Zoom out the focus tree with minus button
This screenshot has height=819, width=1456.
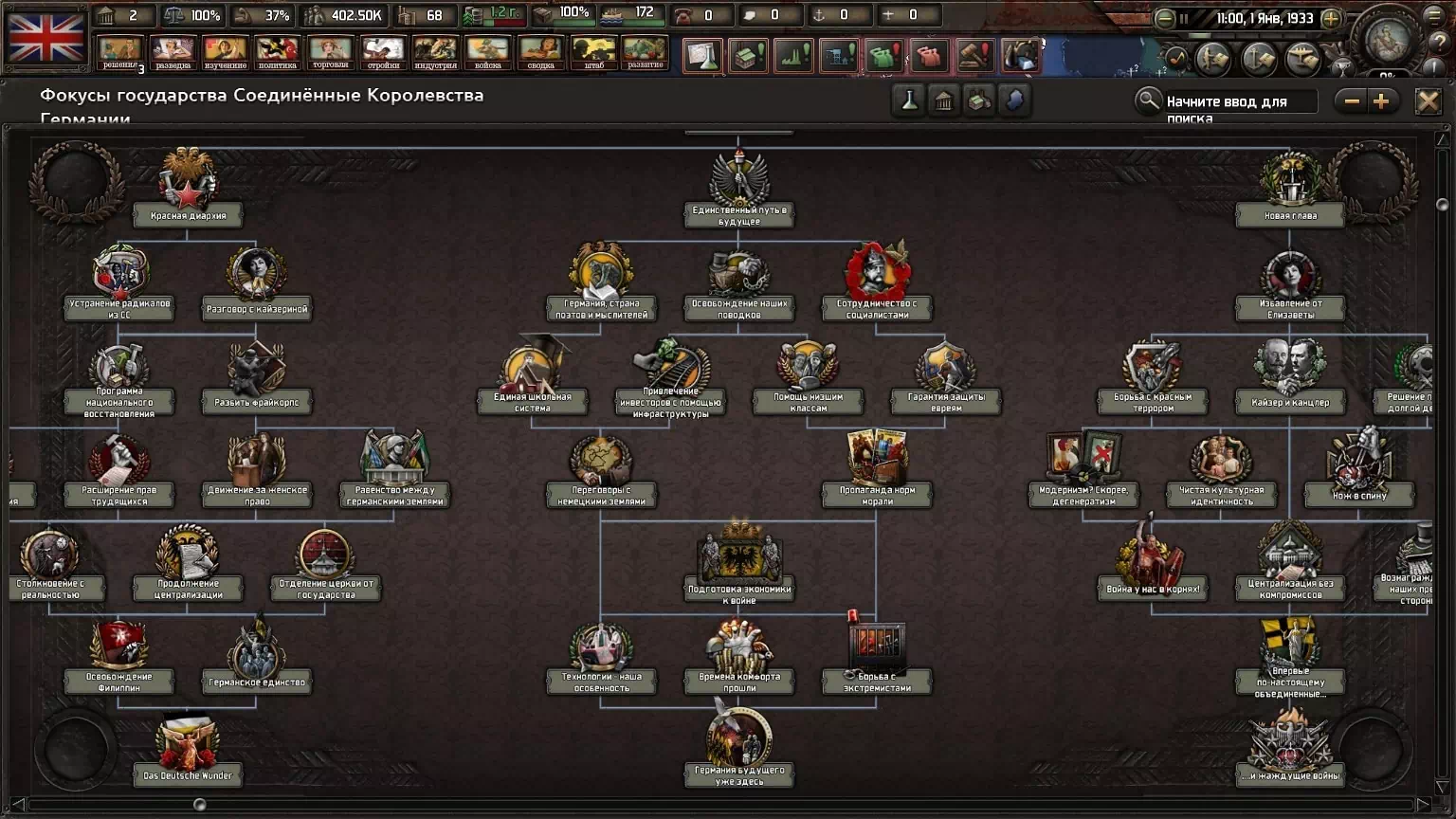point(1352,101)
